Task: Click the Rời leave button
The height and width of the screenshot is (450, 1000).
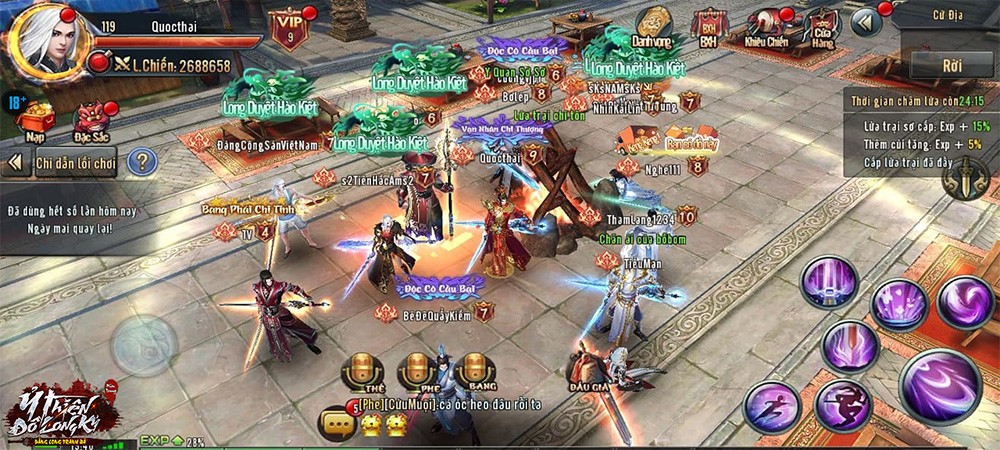Action: tap(951, 65)
